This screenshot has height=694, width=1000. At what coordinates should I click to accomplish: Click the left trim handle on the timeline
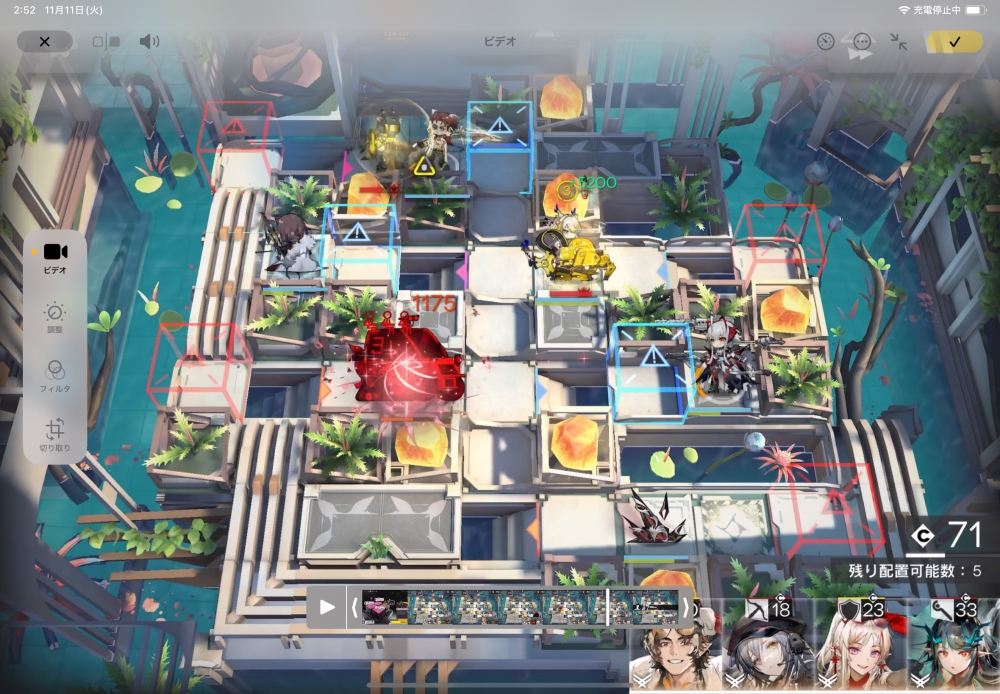353,607
